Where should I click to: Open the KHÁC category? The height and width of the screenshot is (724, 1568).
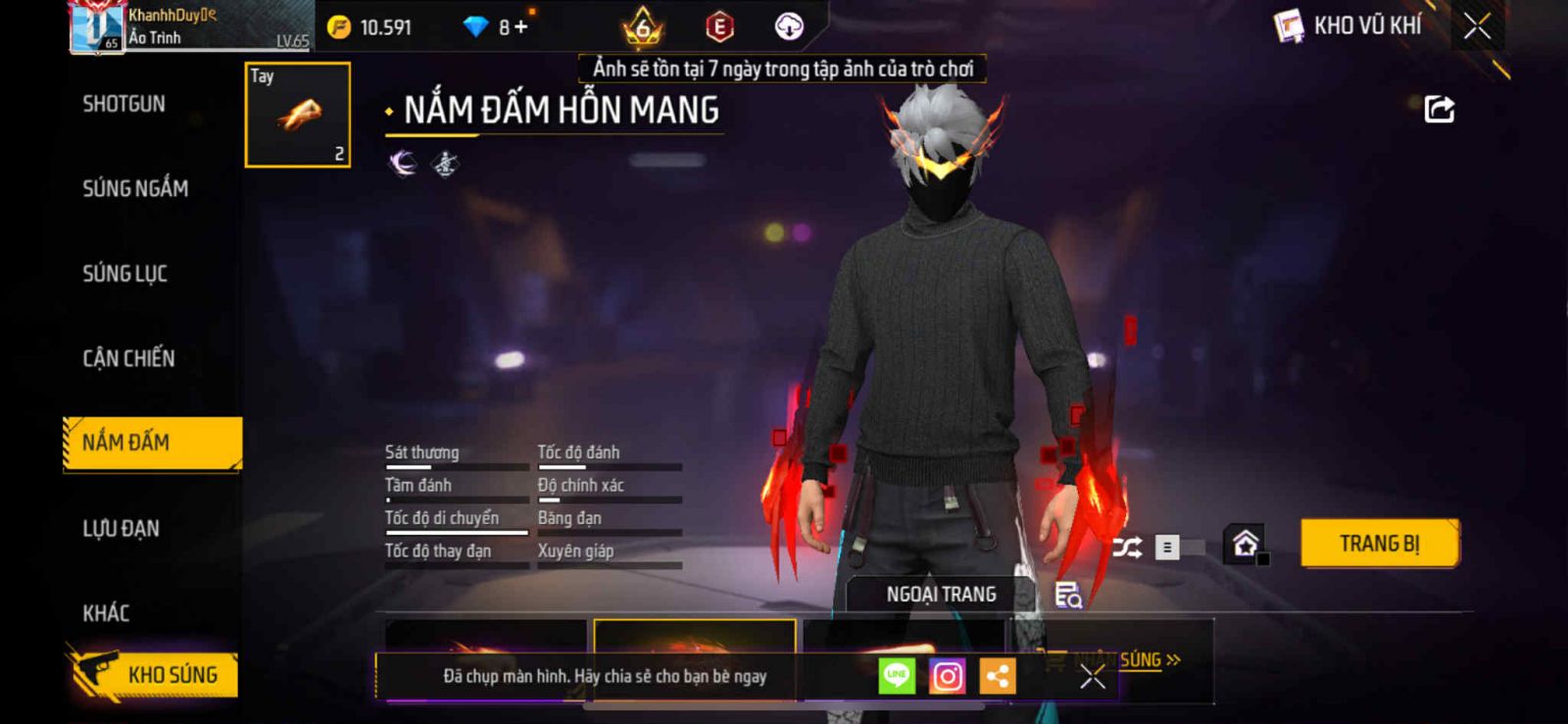point(106,613)
